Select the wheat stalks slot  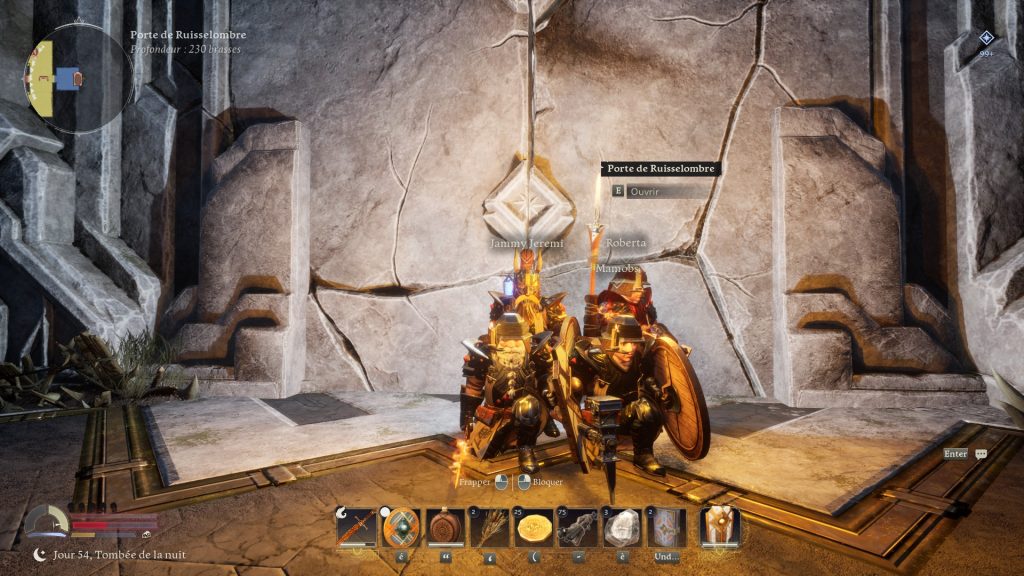coord(490,527)
